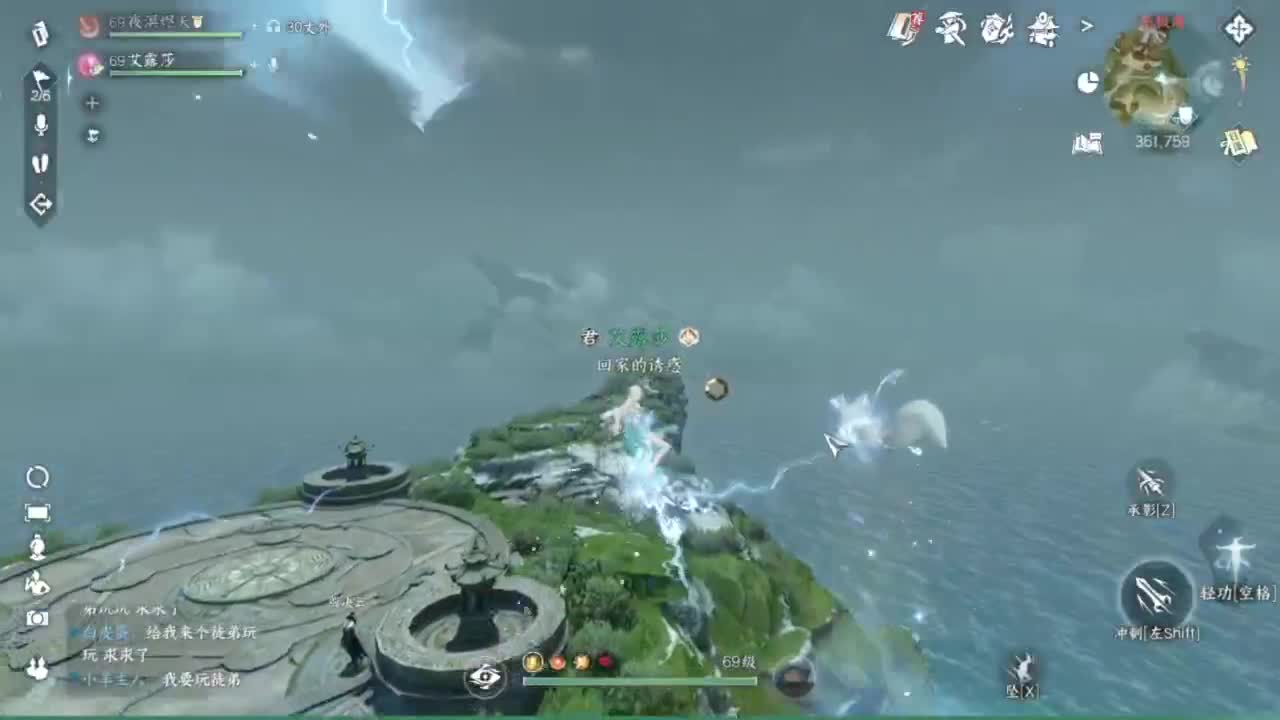Click the camera screenshot icon in the lower left
This screenshot has width=1280, height=720.
(x=37, y=617)
